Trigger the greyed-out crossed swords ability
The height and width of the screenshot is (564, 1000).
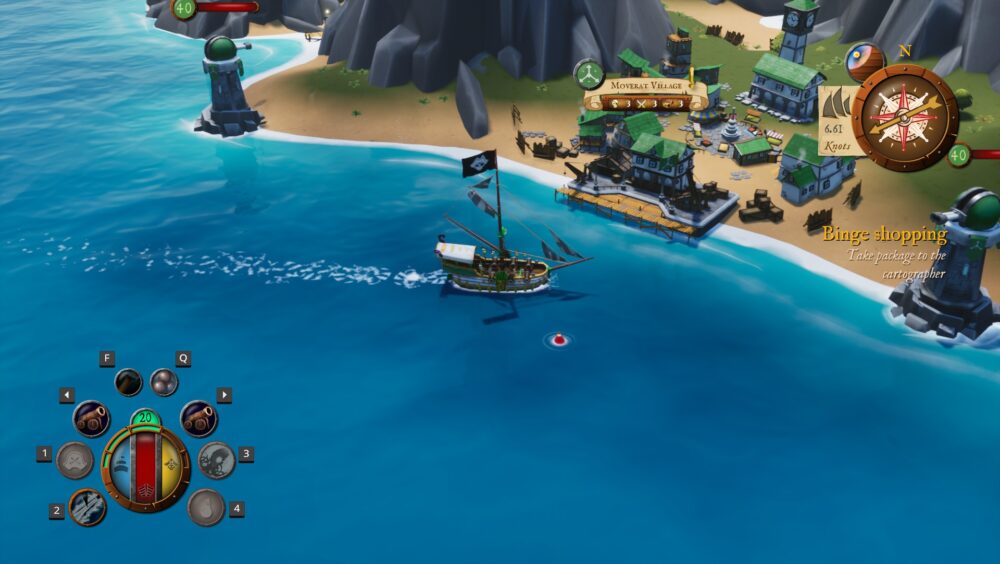tap(75, 460)
